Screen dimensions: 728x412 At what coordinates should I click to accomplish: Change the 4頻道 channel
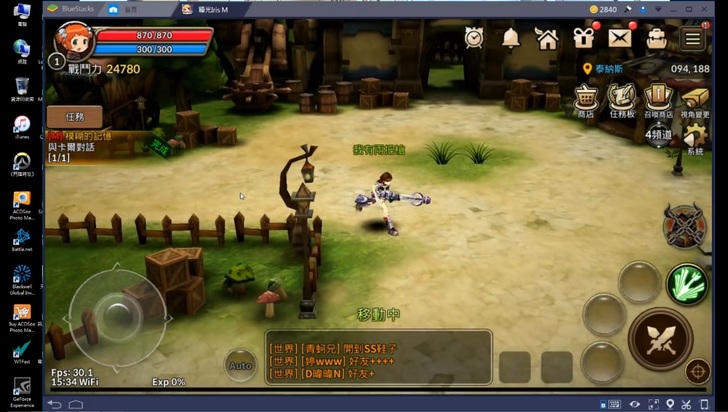click(x=659, y=136)
